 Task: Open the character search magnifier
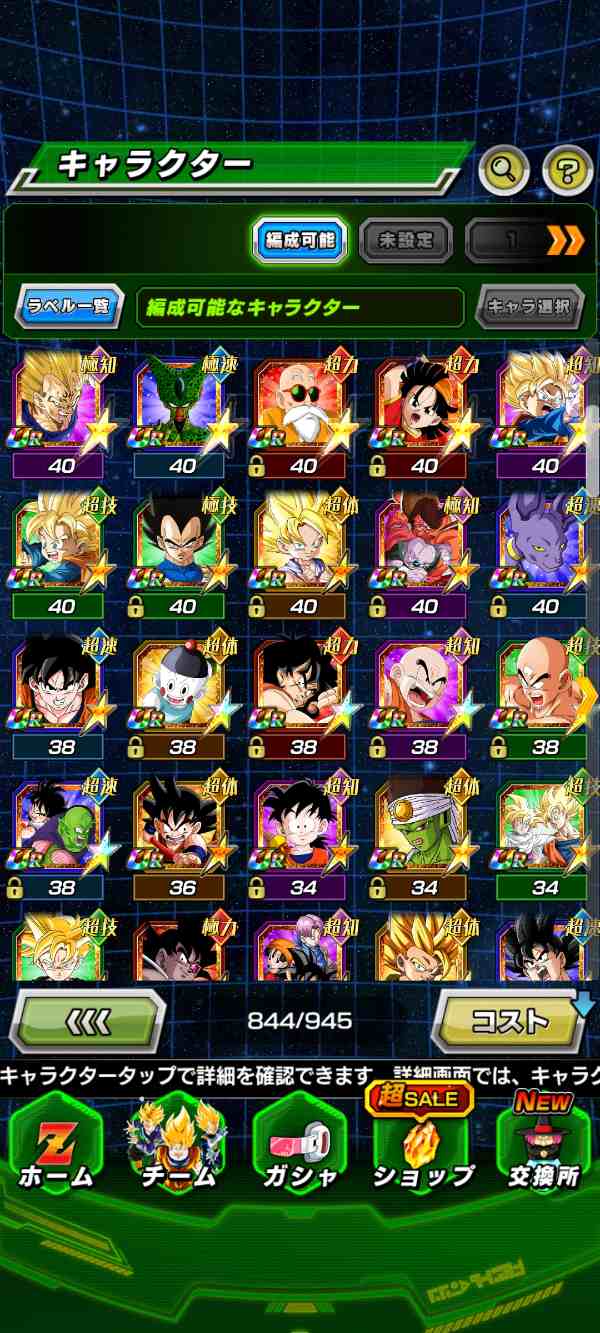click(504, 171)
